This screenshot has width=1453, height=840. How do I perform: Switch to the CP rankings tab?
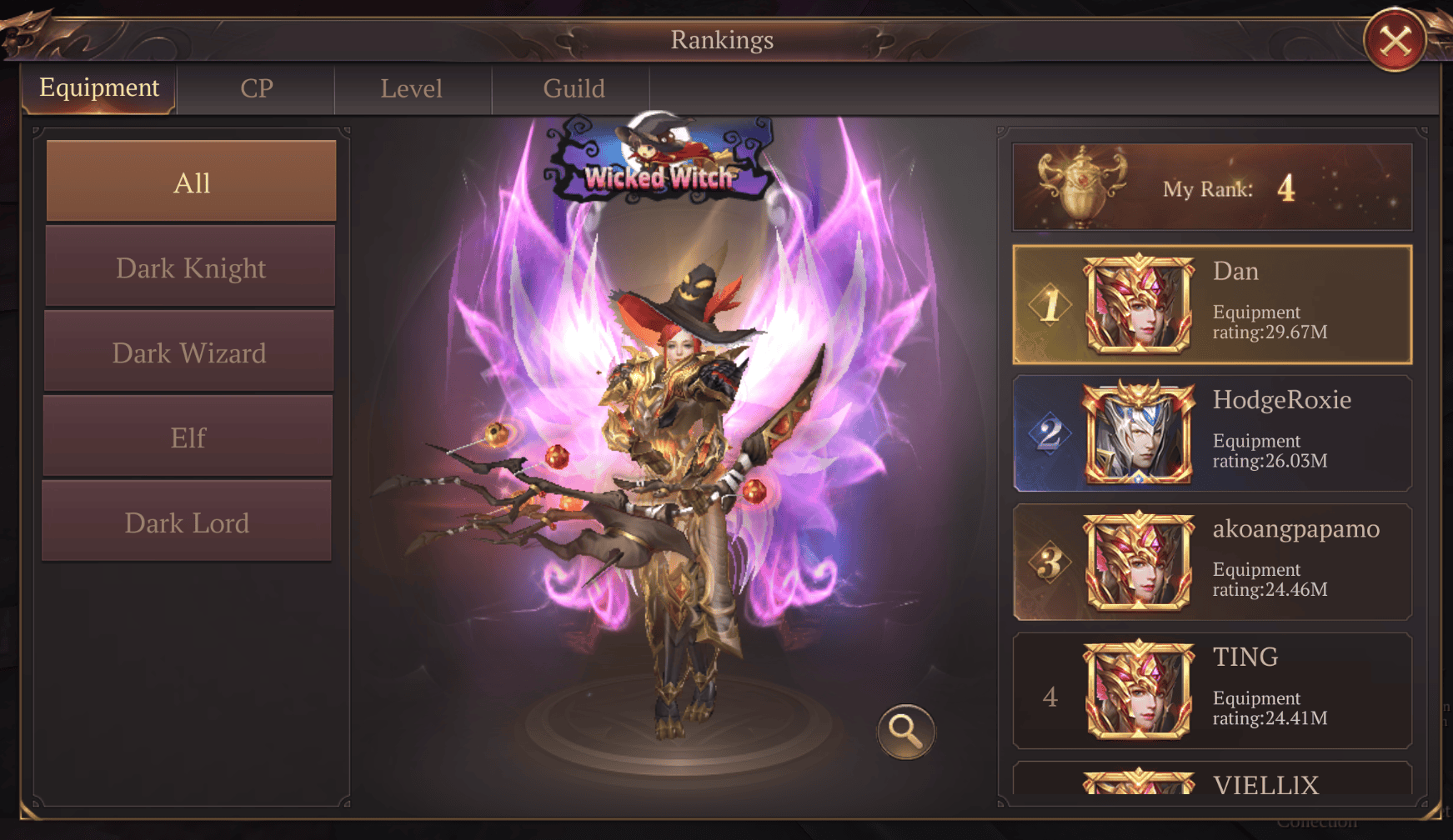(256, 88)
